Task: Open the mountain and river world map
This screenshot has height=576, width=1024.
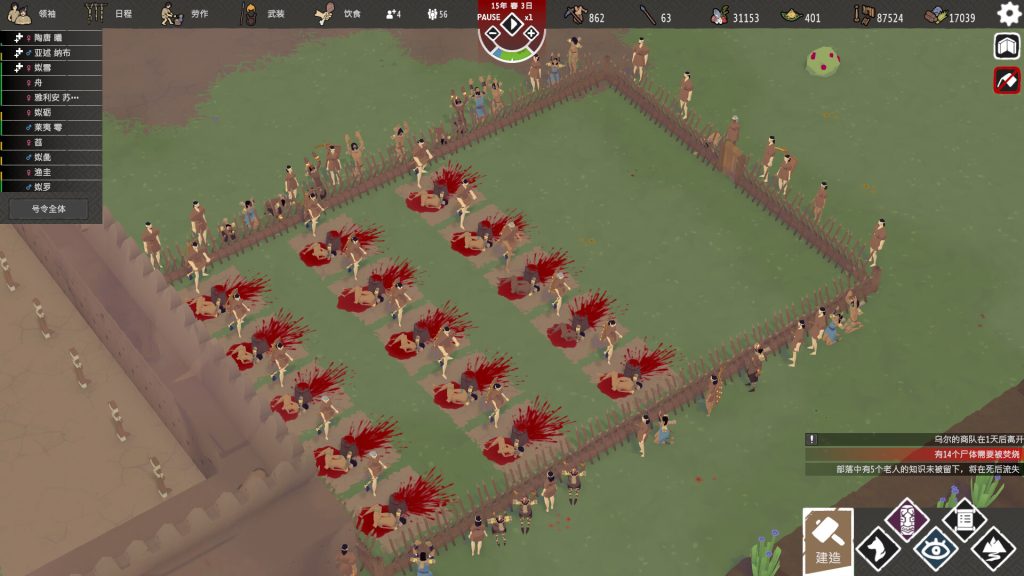Action: (993, 547)
